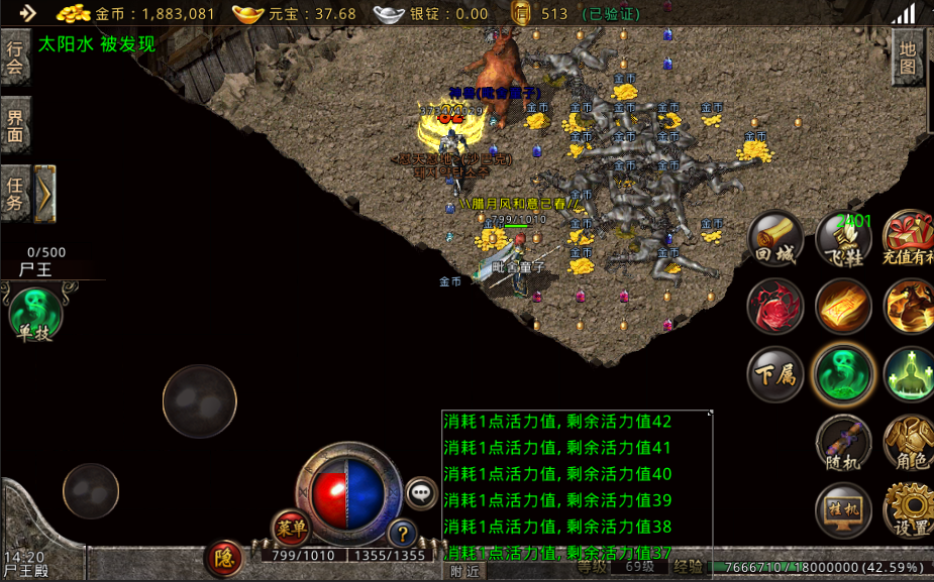Open the 行会 guild tab

(x=15, y=57)
